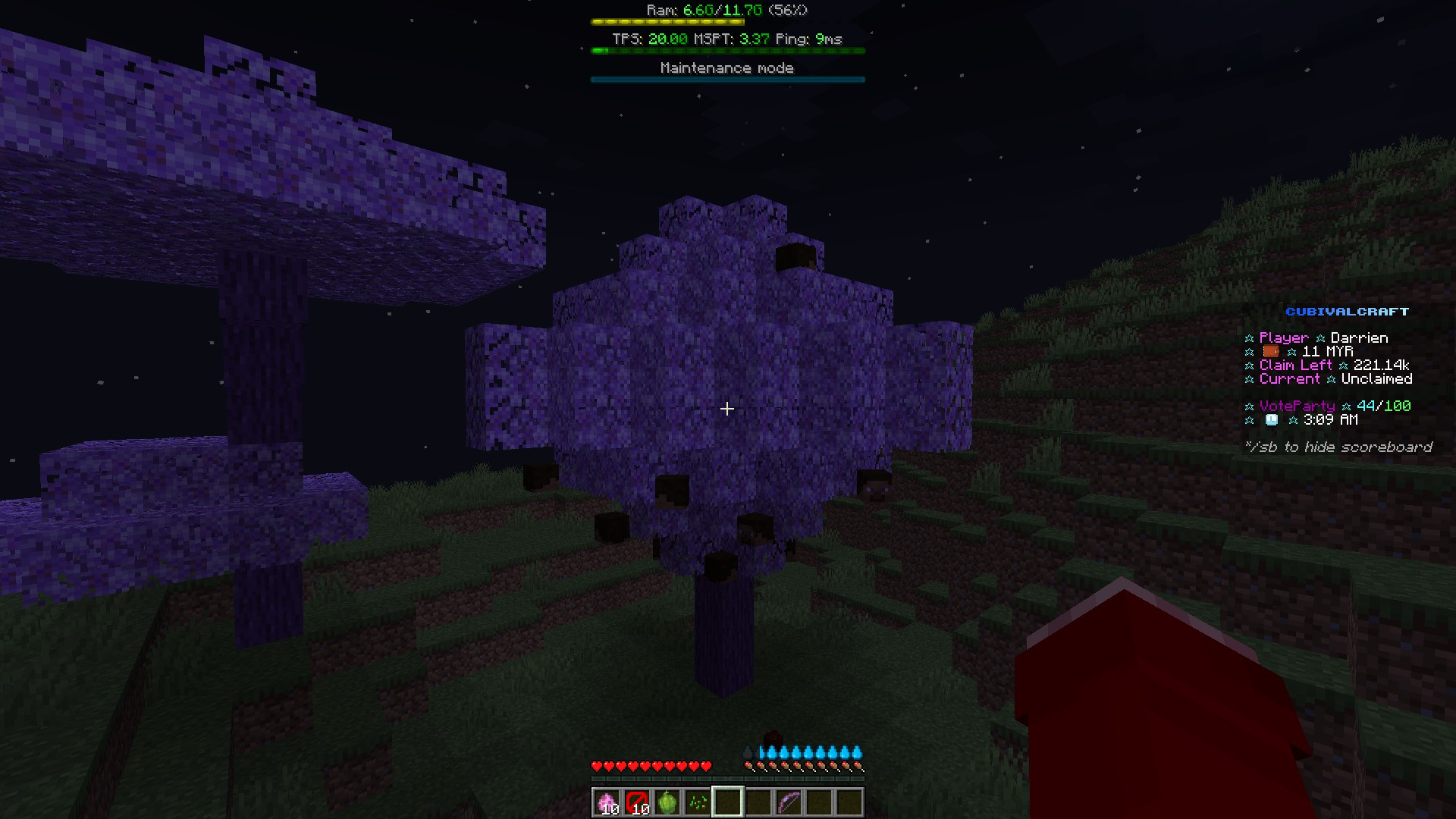The width and height of the screenshot is (1456, 819).
Task: Click the currently selected empty hotbar slot
Action: [x=728, y=802]
